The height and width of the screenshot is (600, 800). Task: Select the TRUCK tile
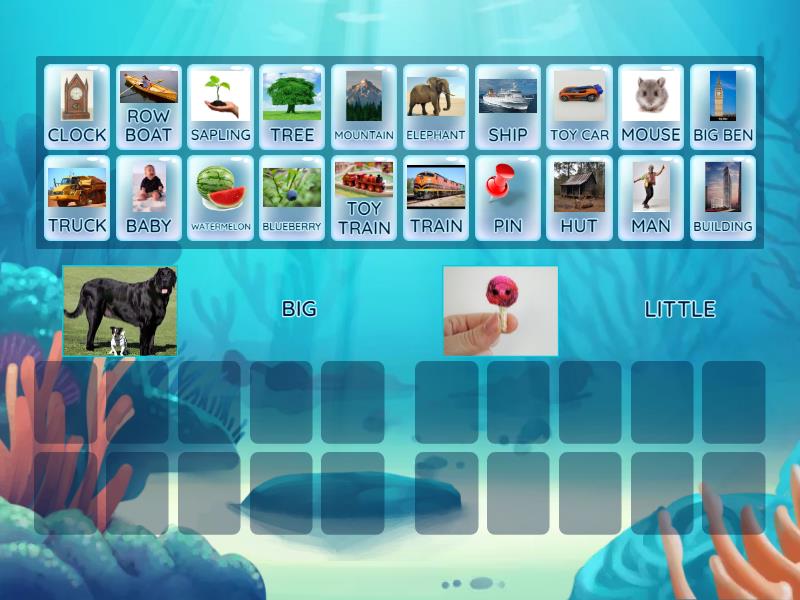point(77,198)
